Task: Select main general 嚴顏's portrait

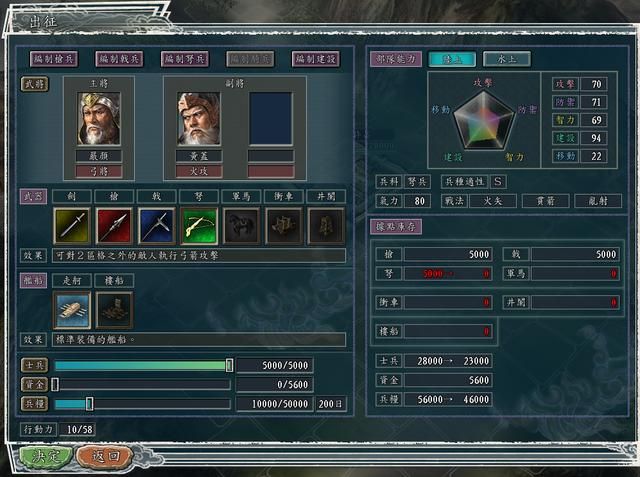Action: pyautogui.click(x=99, y=119)
